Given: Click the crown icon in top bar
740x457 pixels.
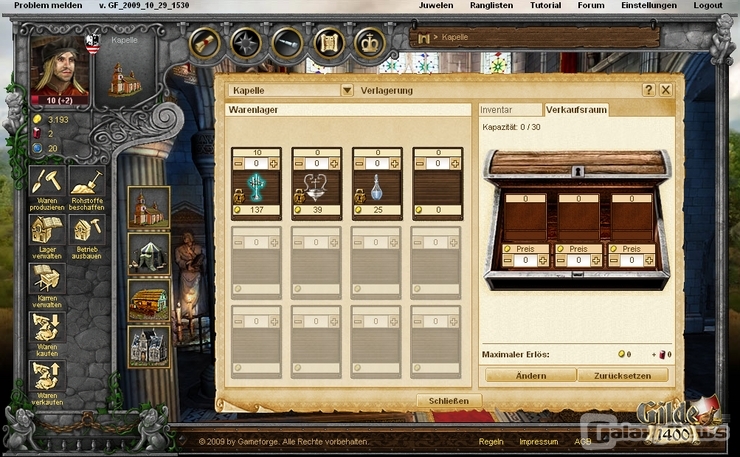Looking at the screenshot, I should [x=370, y=43].
